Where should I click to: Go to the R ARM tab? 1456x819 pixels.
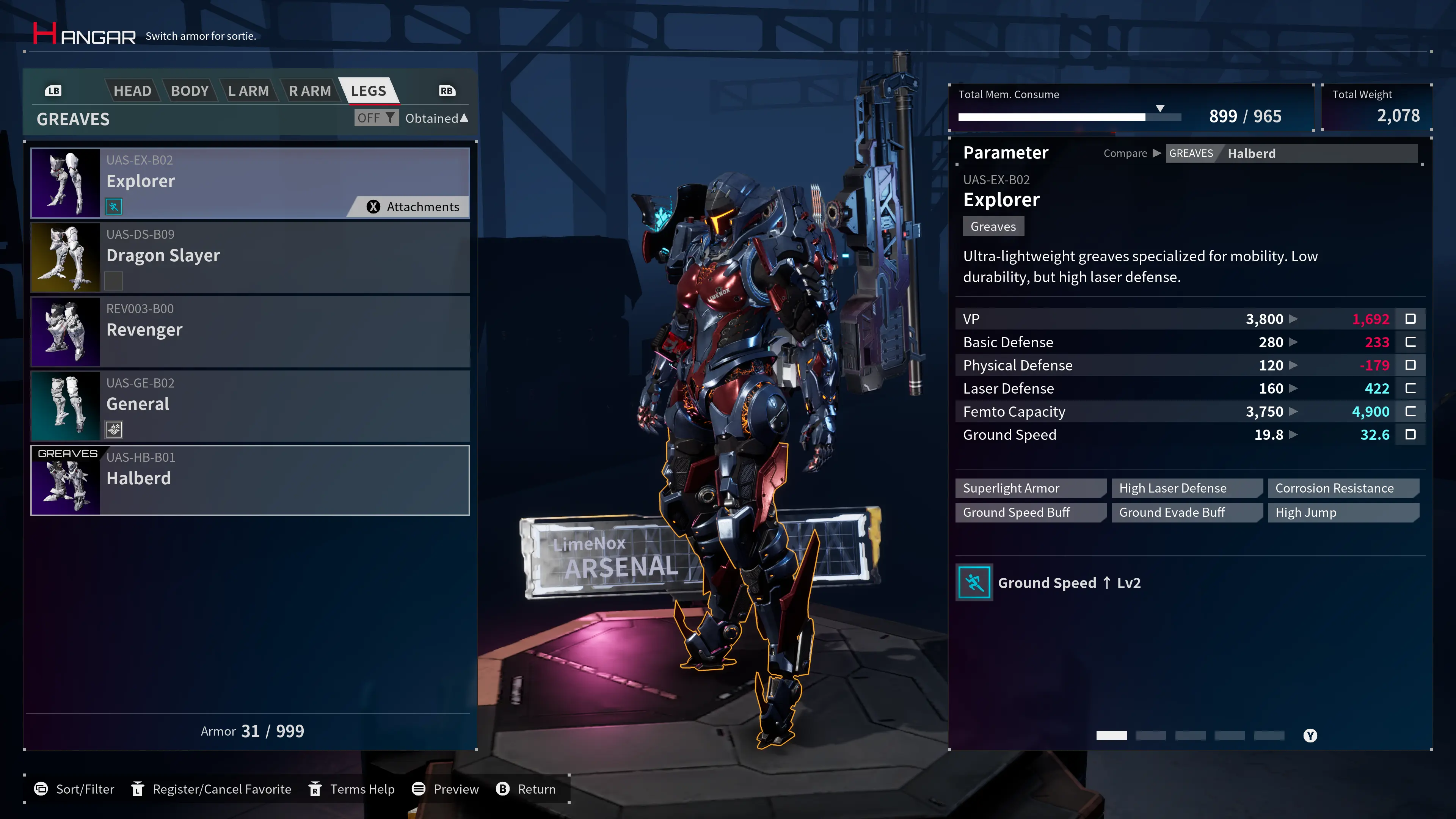click(x=309, y=91)
